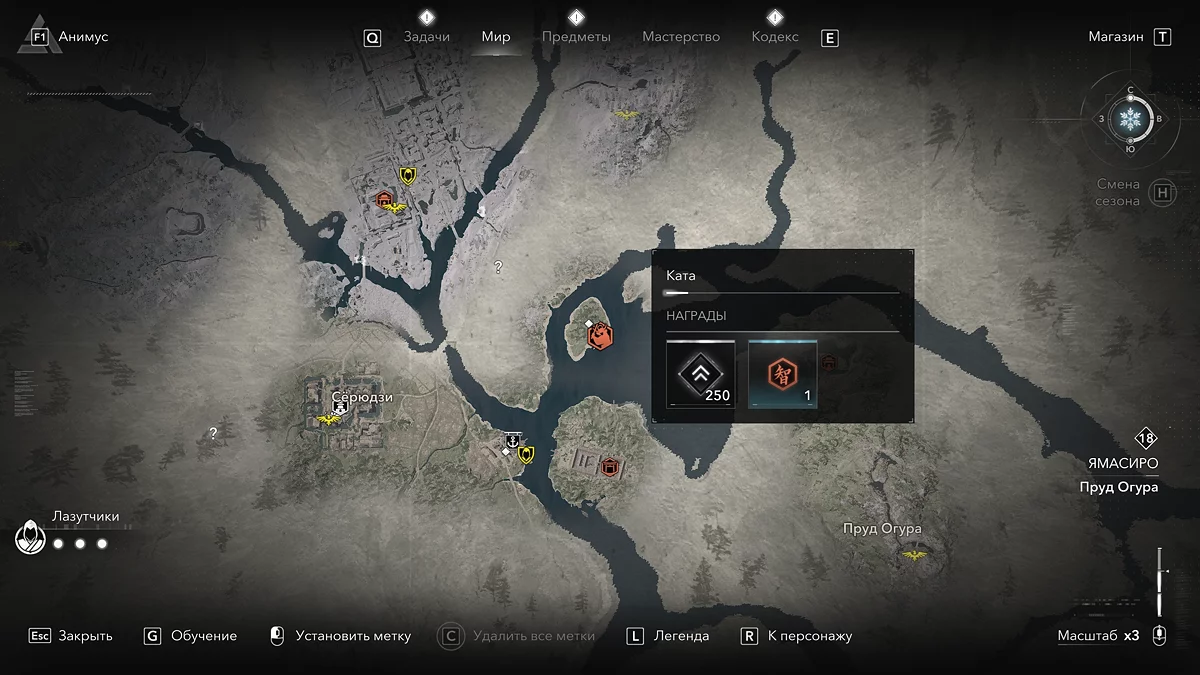This screenshot has width=1200, height=675.
Task: Select the Мир tab
Action: (496, 37)
